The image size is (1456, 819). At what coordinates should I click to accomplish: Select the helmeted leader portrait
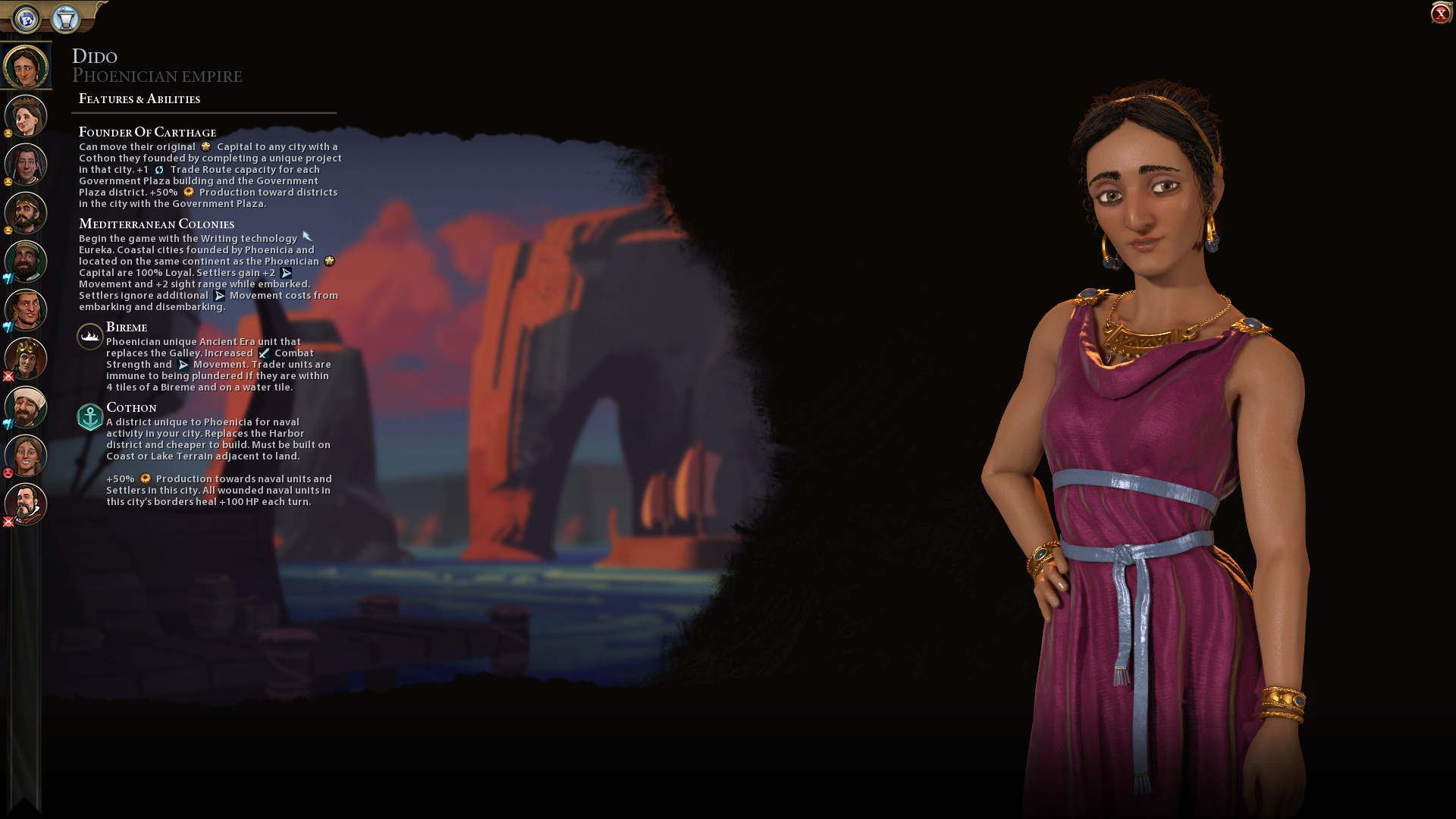(26, 359)
